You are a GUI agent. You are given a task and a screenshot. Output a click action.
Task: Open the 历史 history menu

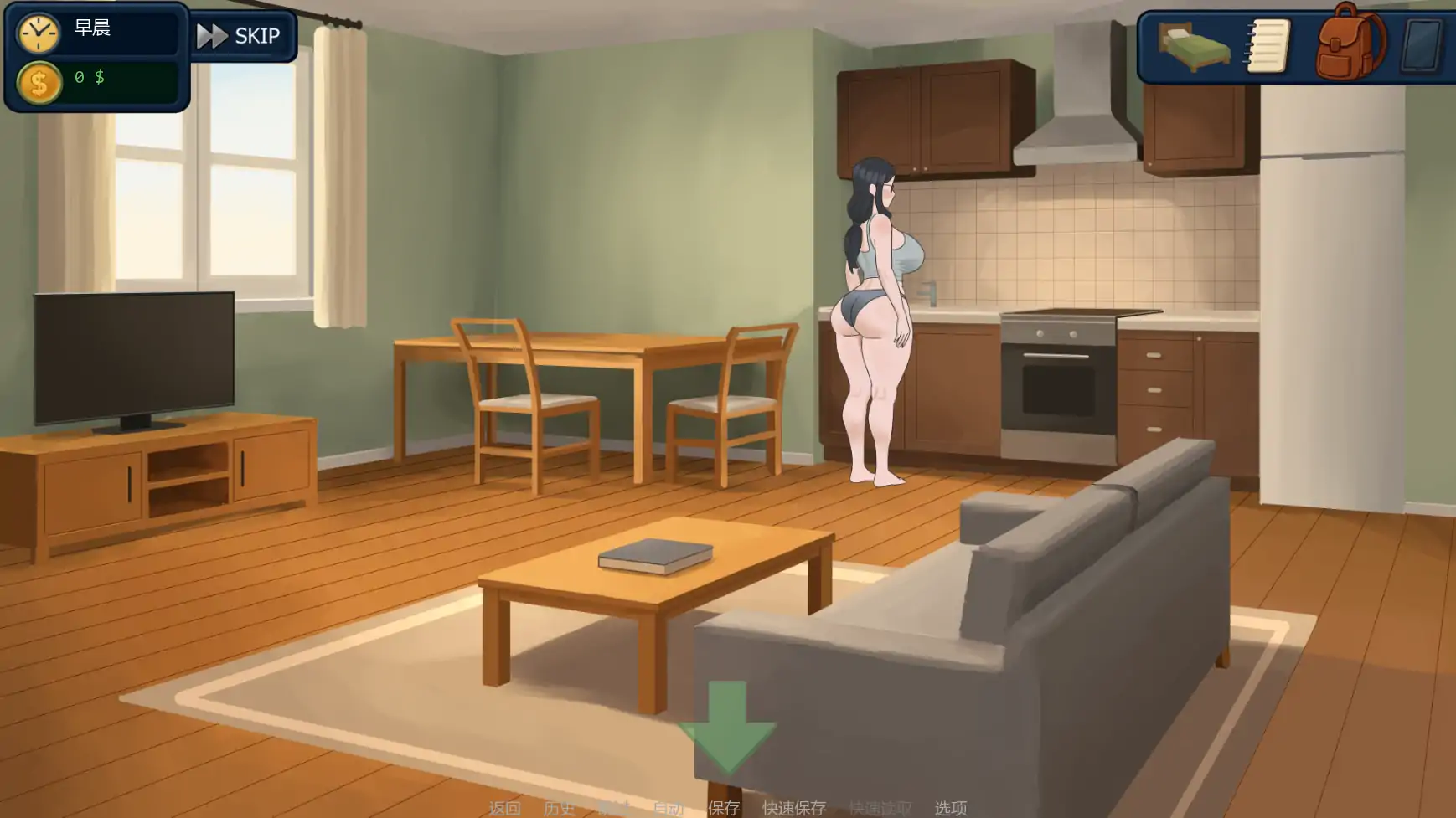point(559,807)
